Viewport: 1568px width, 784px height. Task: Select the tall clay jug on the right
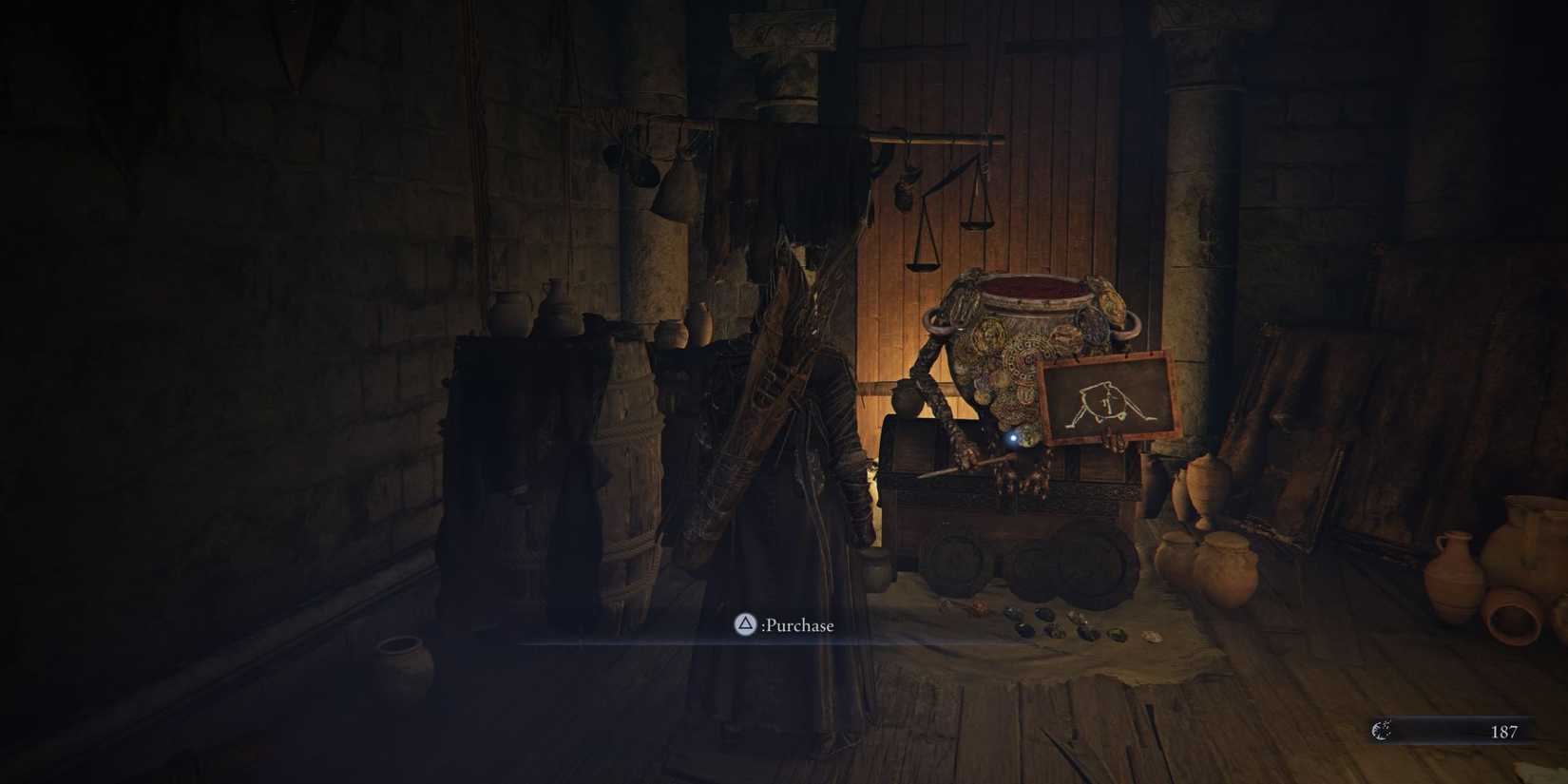(x=1454, y=570)
